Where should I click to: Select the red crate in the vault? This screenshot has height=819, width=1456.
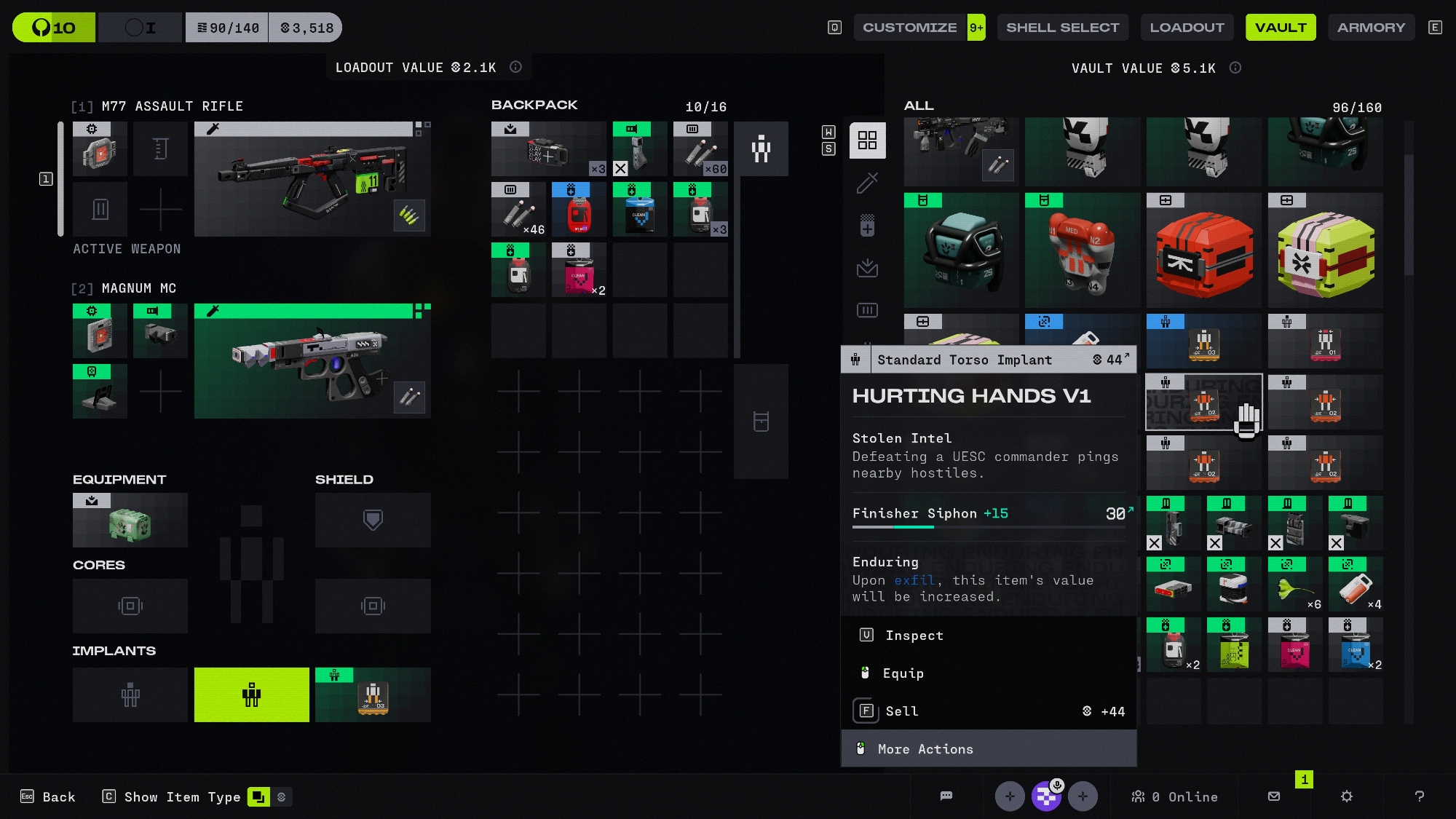coord(1204,251)
